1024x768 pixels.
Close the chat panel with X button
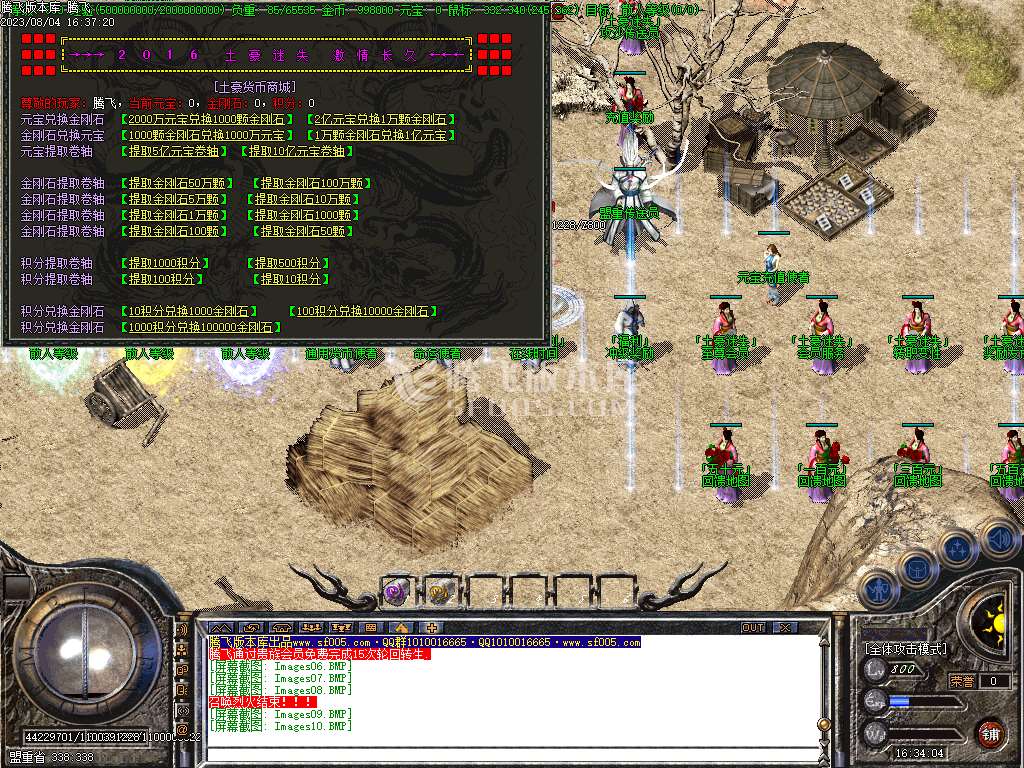(x=785, y=628)
